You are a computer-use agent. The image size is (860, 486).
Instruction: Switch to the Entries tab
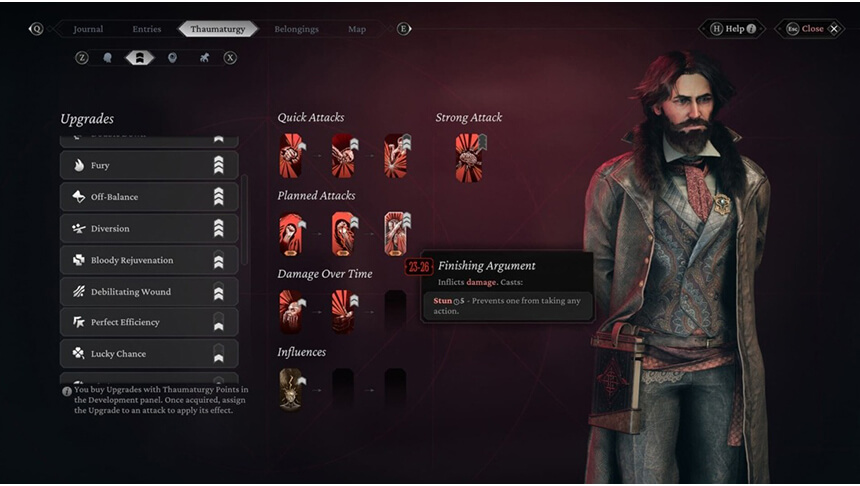(x=146, y=29)
